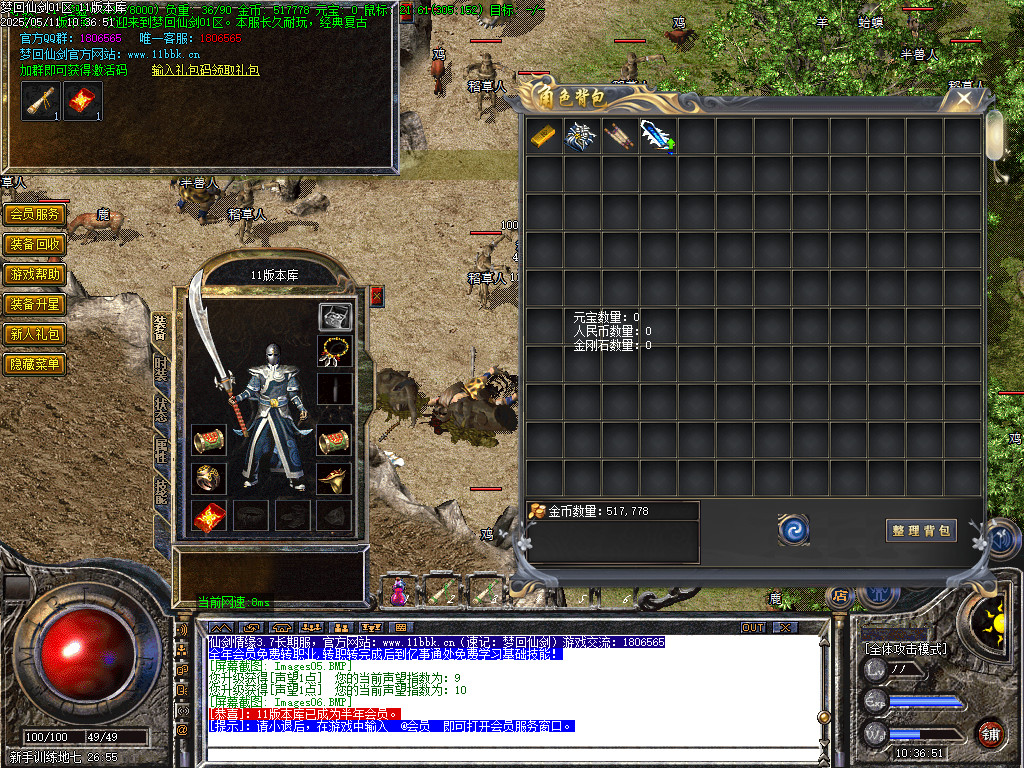Toggle the 隐藏菜单 hide menu button
Screen dimensions: 1024x768
[35, 364]
